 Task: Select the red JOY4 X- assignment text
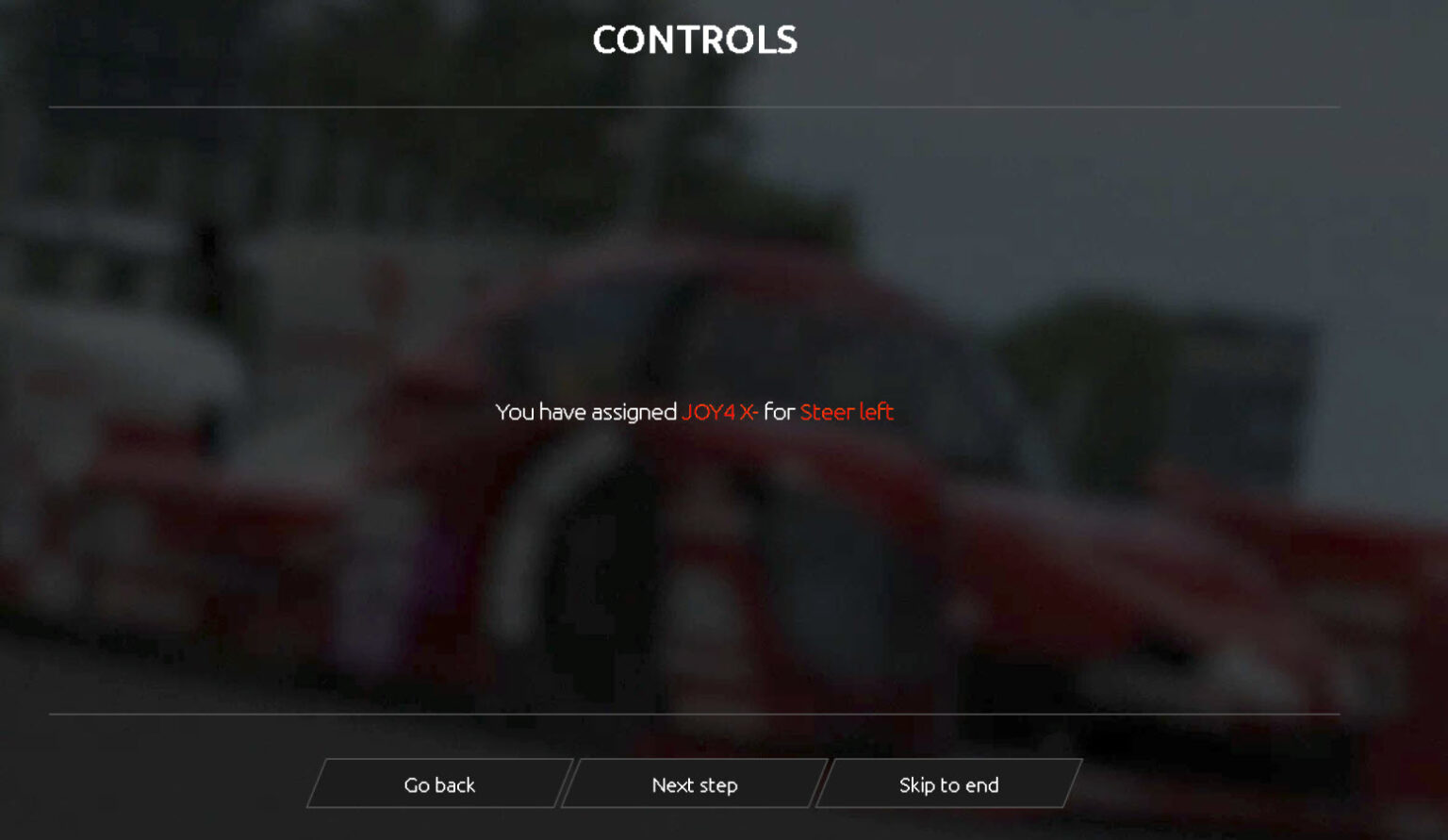click(x=723, y=412)
